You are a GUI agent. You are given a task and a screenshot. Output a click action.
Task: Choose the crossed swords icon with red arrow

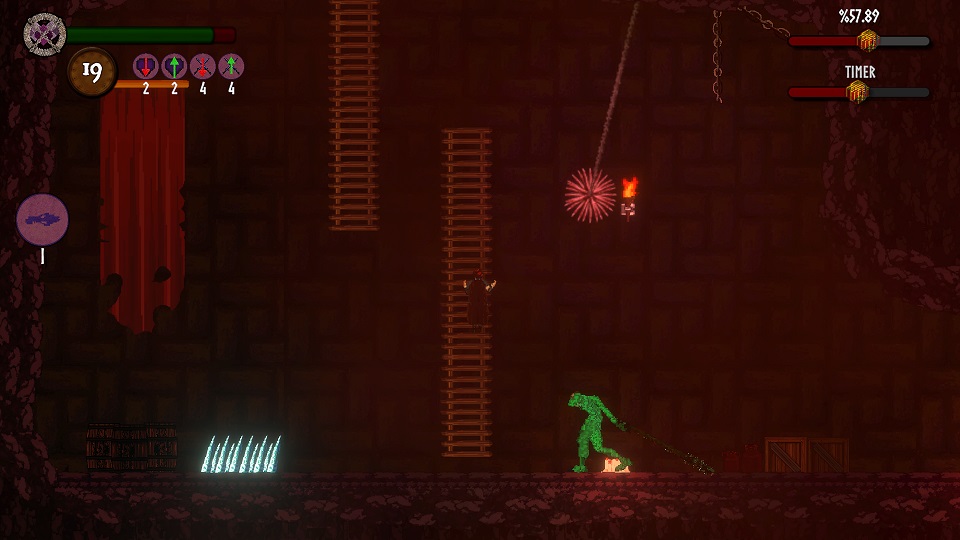coord(203,67)
